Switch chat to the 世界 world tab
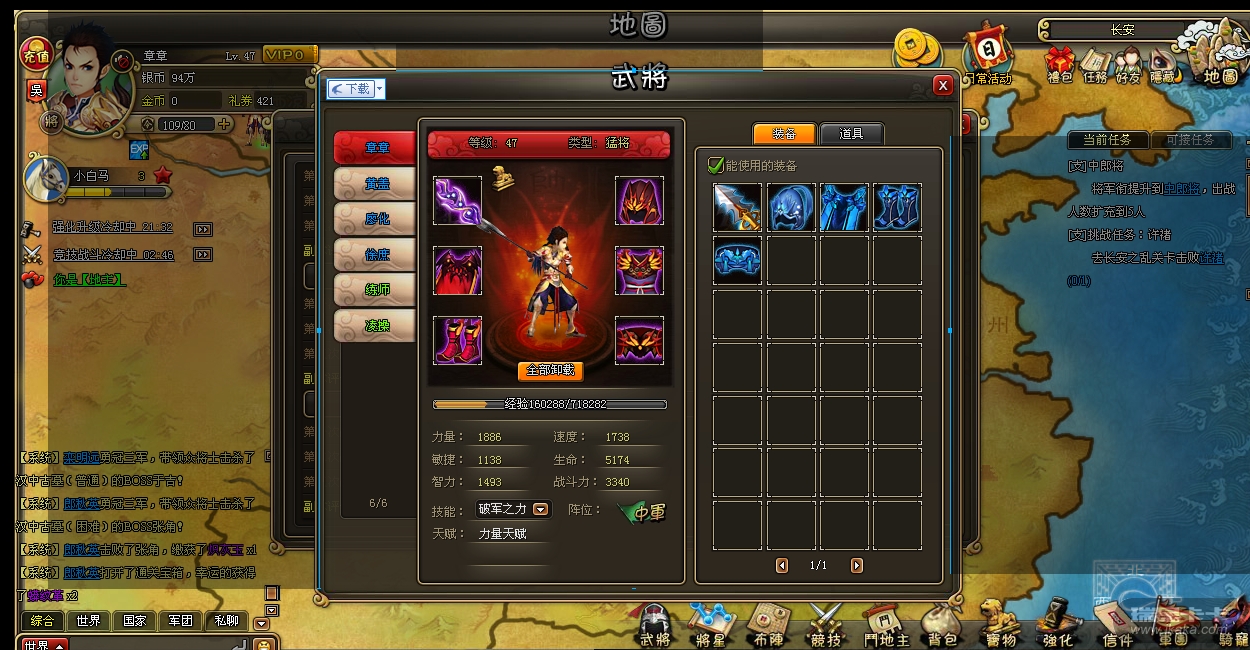The image size is (1250, 650). click(x=88, y=621)
